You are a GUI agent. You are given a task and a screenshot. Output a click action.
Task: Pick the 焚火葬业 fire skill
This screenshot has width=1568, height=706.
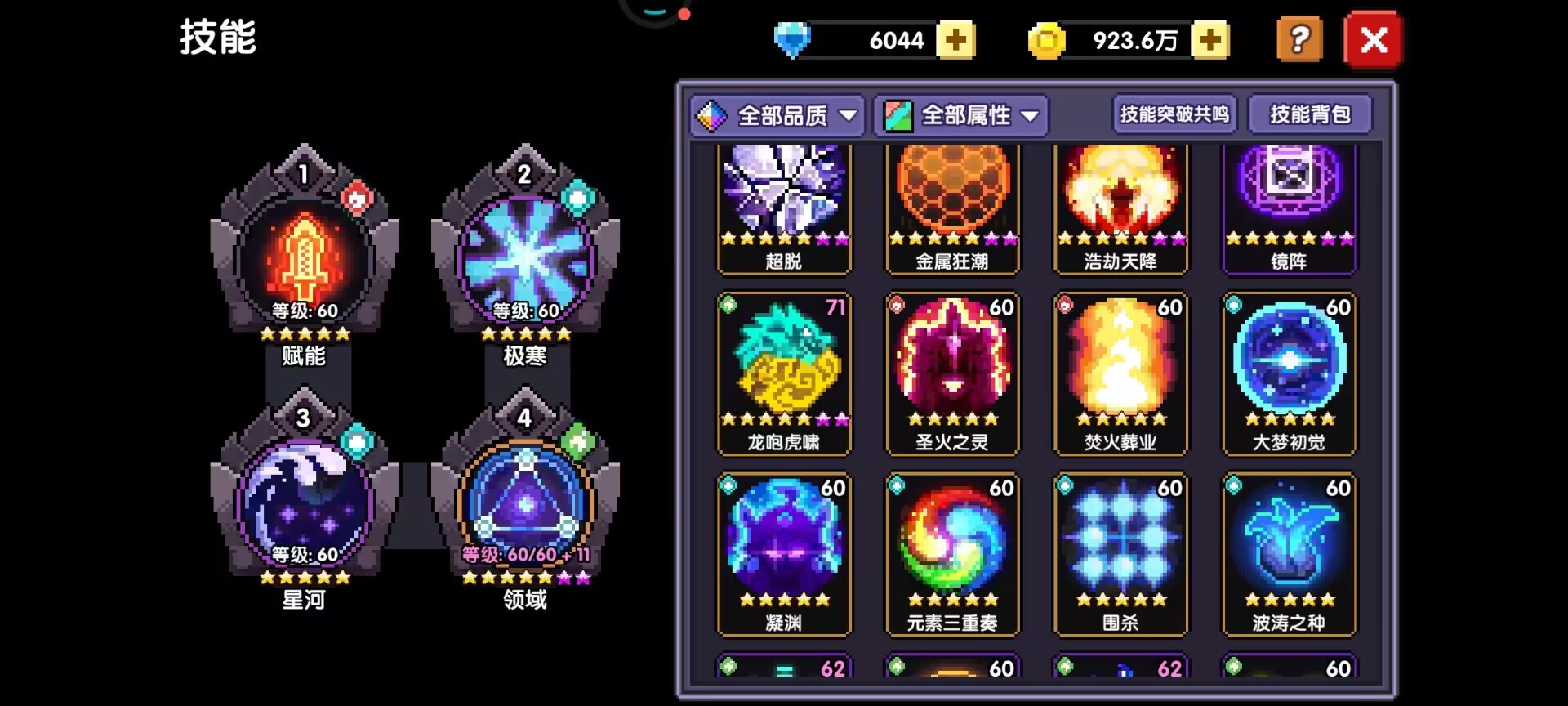click(x=1120, y=373)
